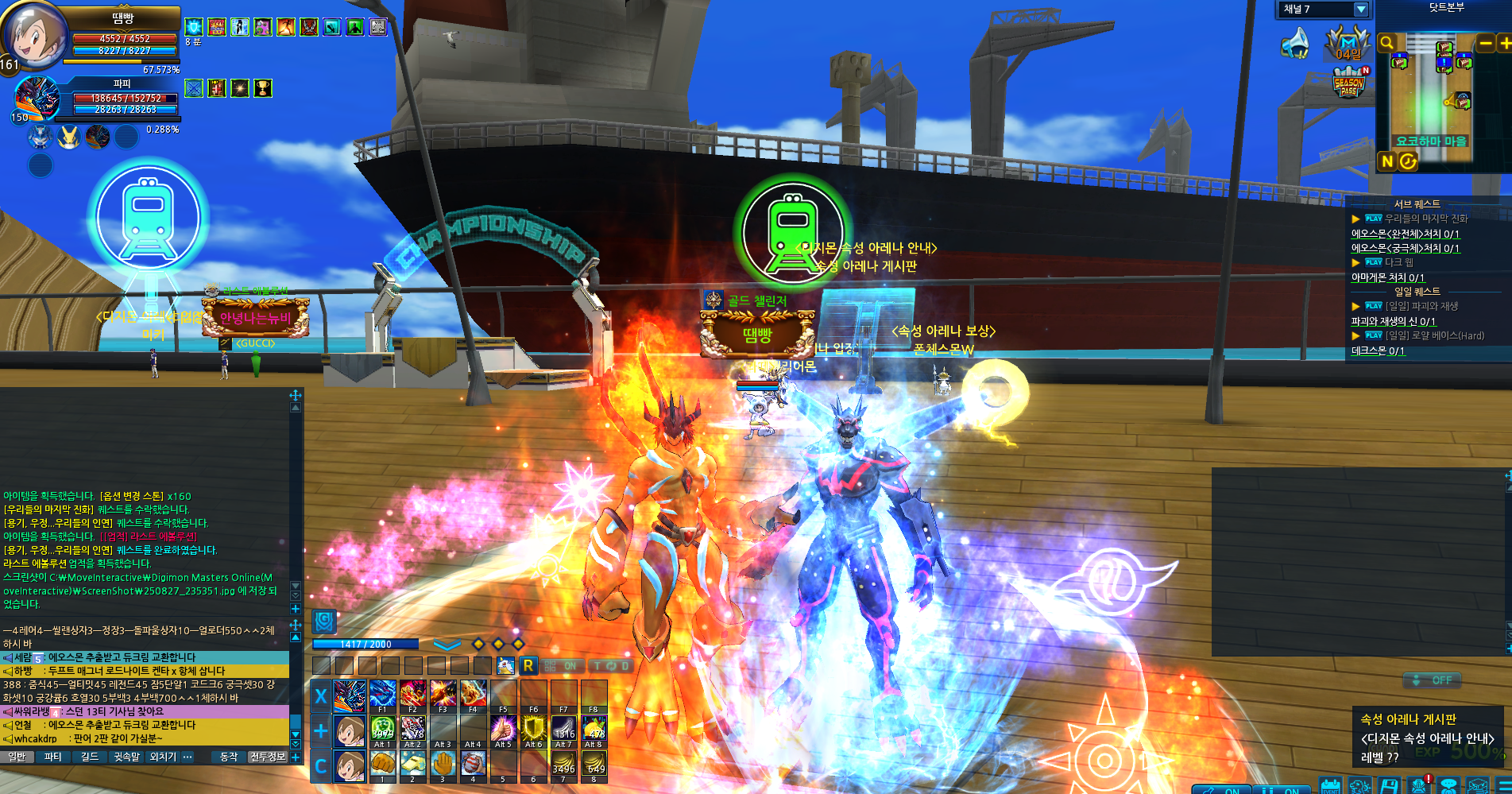Click the minimap magnifying glass search button
The width and height of the screenshot is (1512, 794).
click(1387, 43)
